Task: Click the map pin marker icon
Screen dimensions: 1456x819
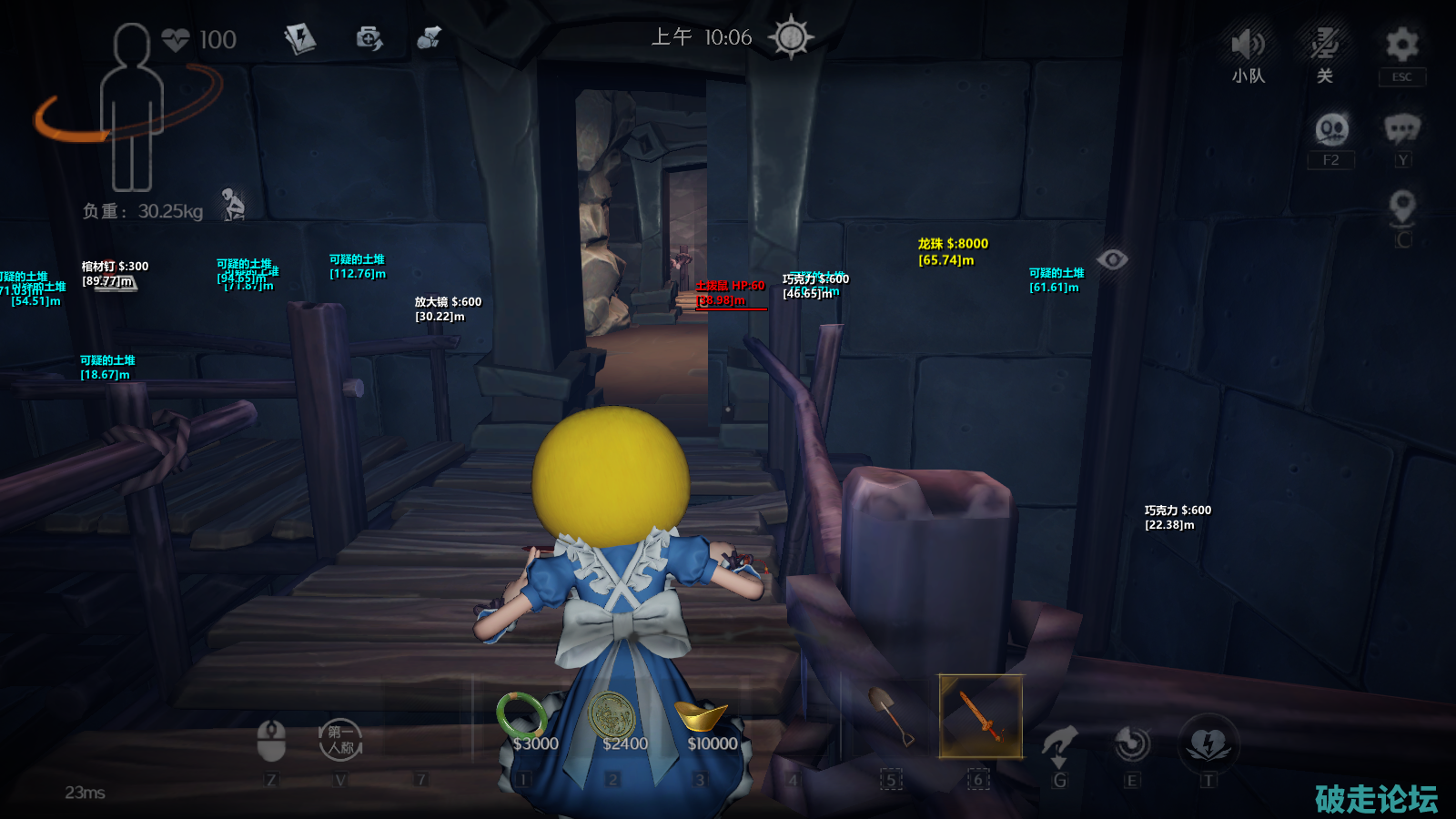Action: pos(1402,207)
